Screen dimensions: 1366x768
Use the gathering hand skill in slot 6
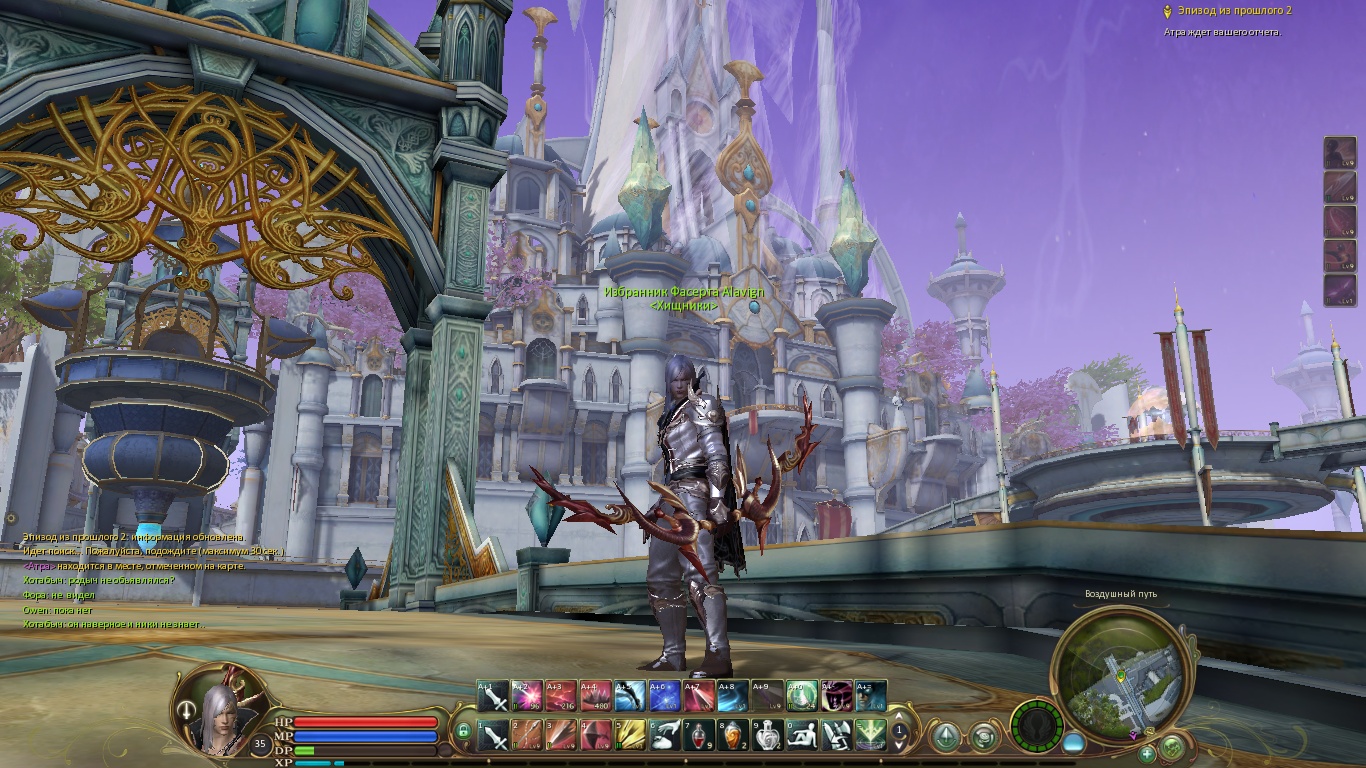pos(665,735)
